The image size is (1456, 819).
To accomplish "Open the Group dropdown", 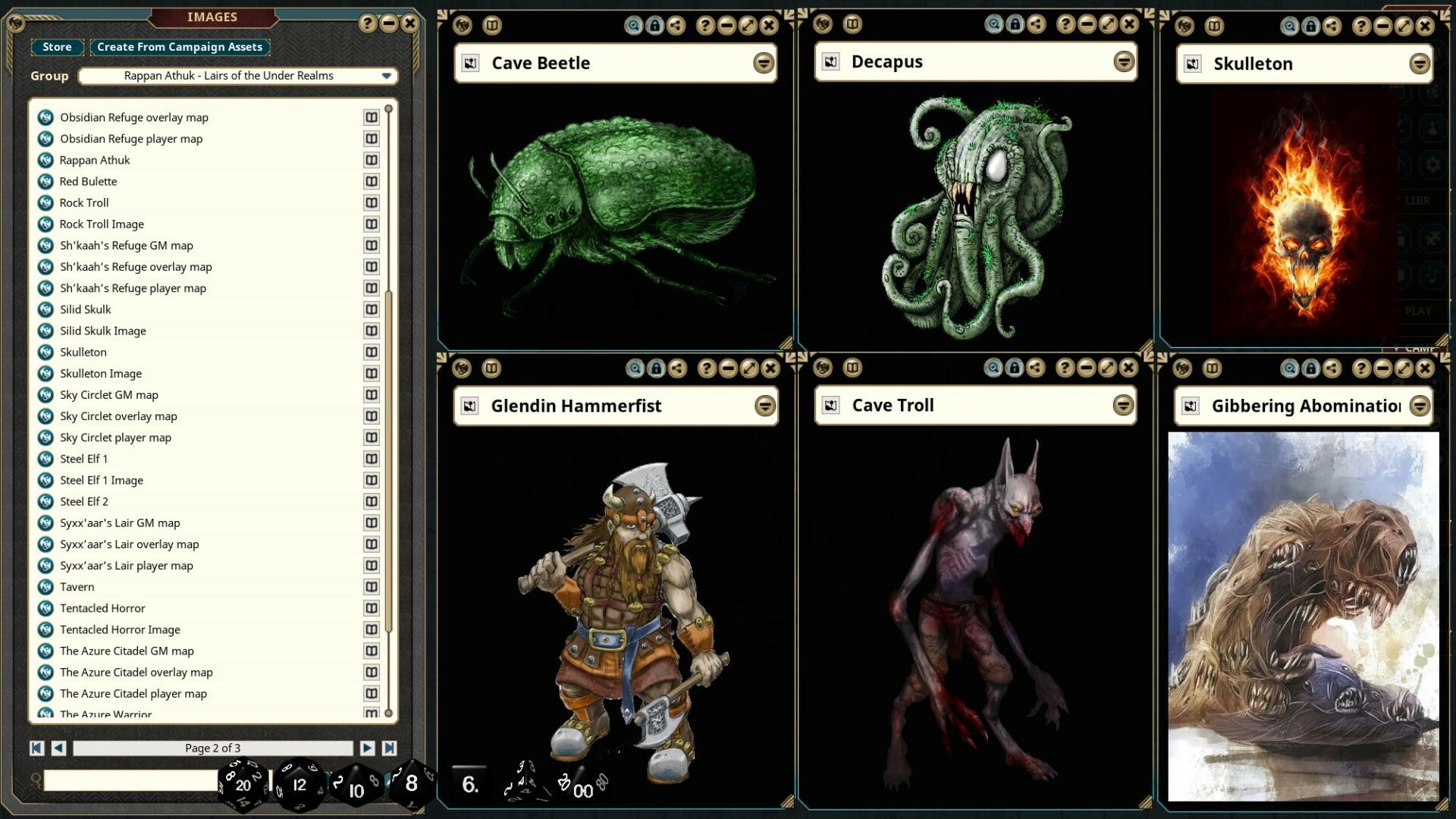I will click(387, 76).
